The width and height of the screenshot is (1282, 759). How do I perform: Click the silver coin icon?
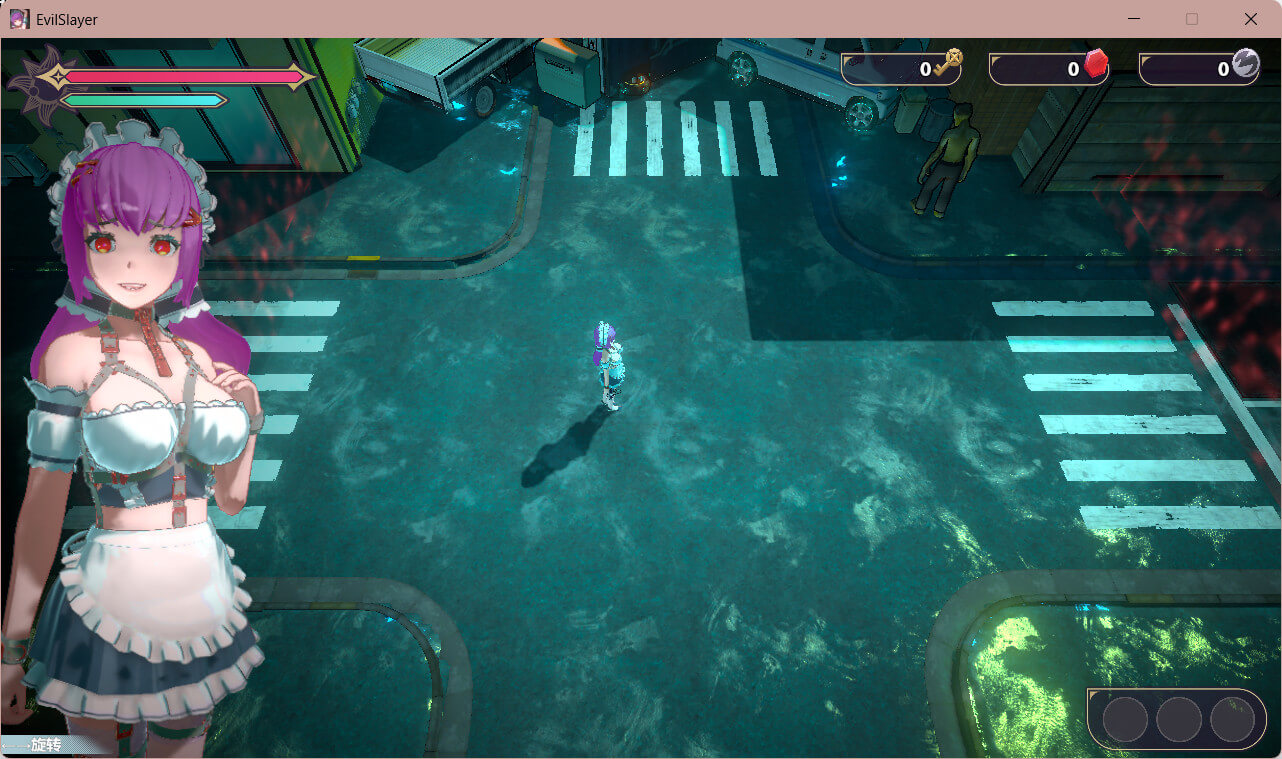click(1245, 64)
